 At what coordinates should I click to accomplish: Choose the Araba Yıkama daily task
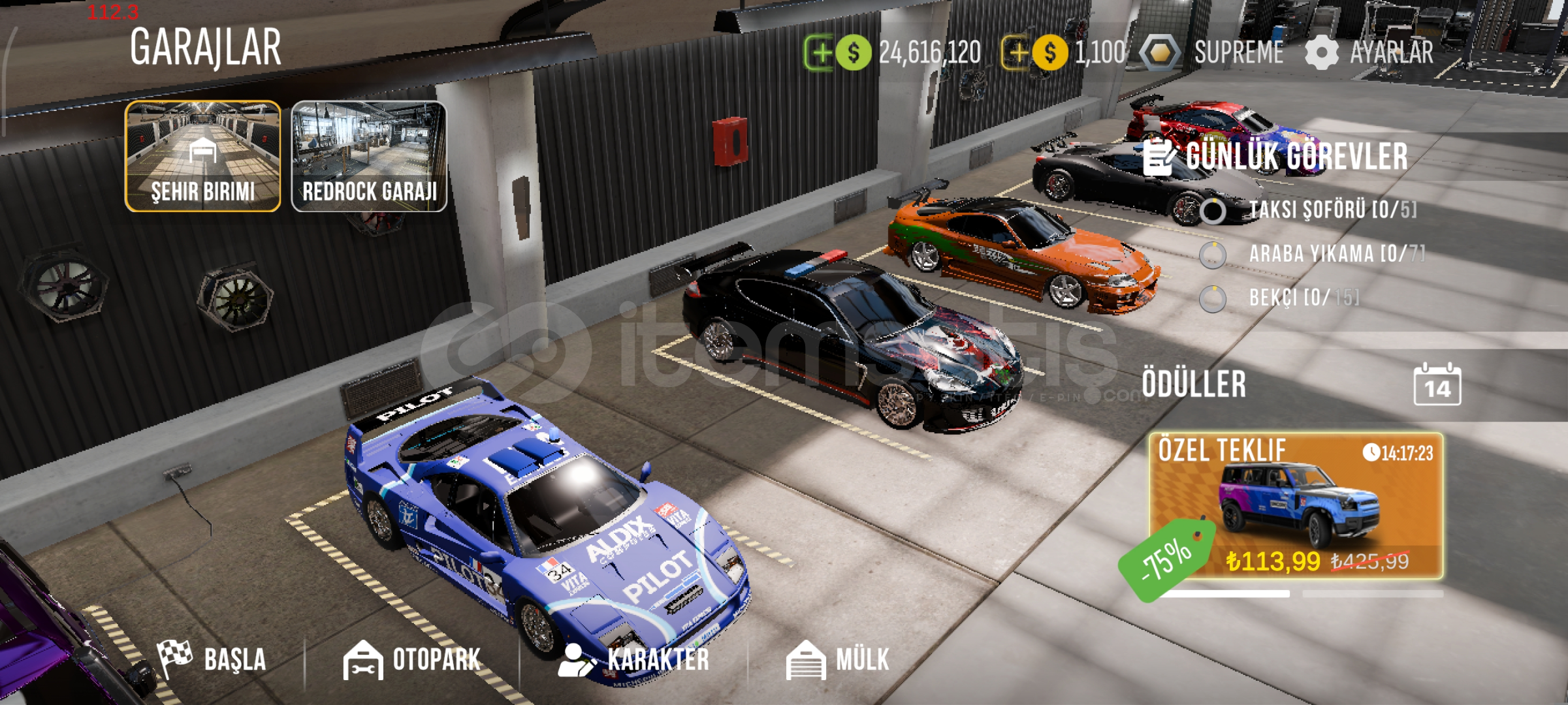(x=1336, y=254)
